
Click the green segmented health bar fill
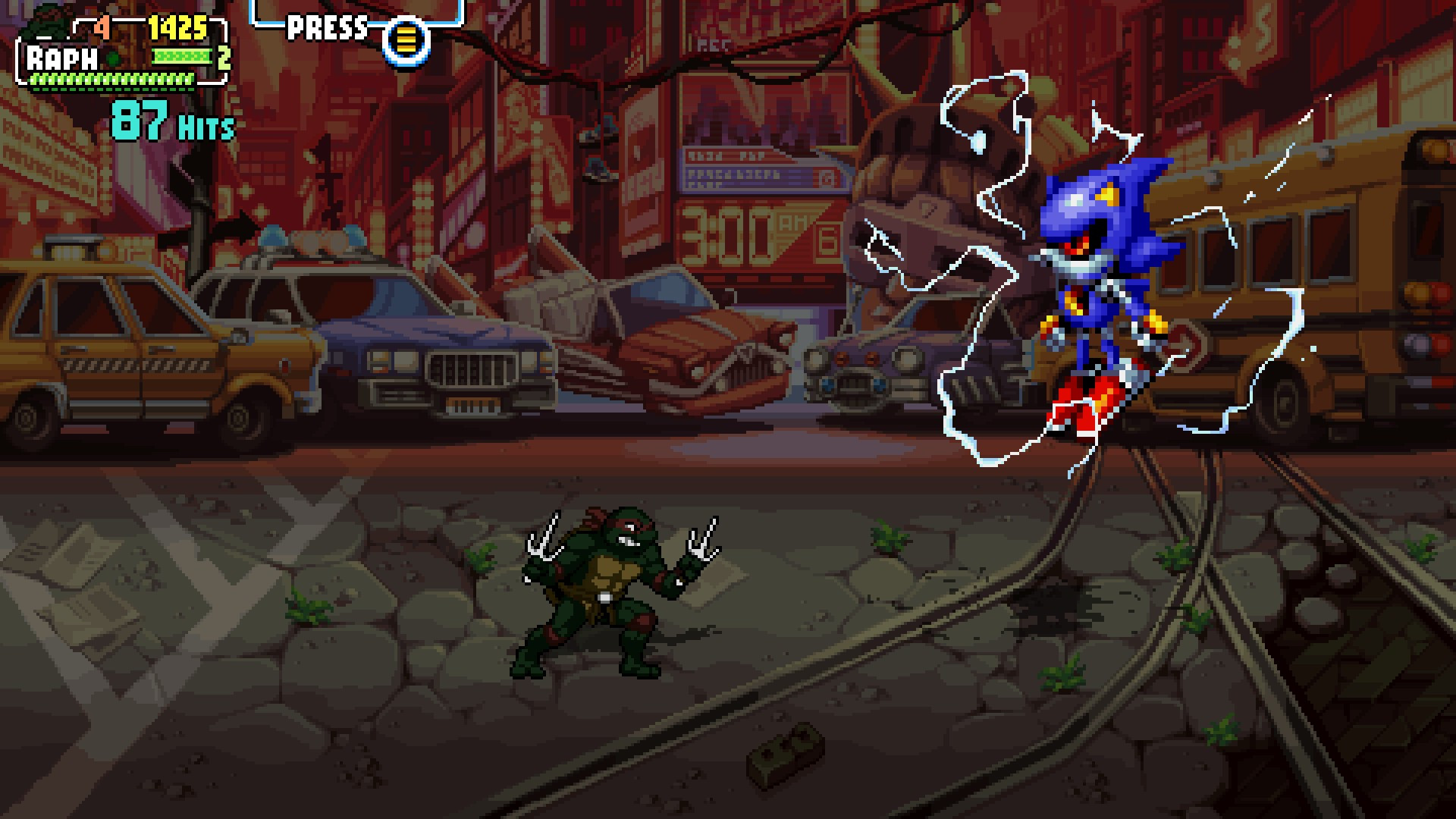coord(110,80)
